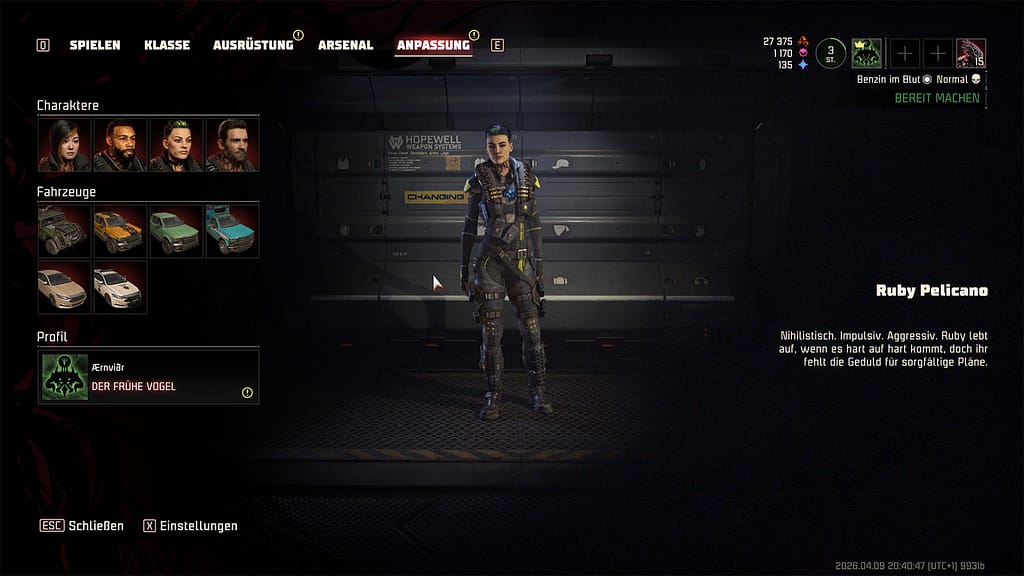Viewport: 1024px width, 576px height.
Task: Select the armored military green vehicle
Action: pos(65,231)
